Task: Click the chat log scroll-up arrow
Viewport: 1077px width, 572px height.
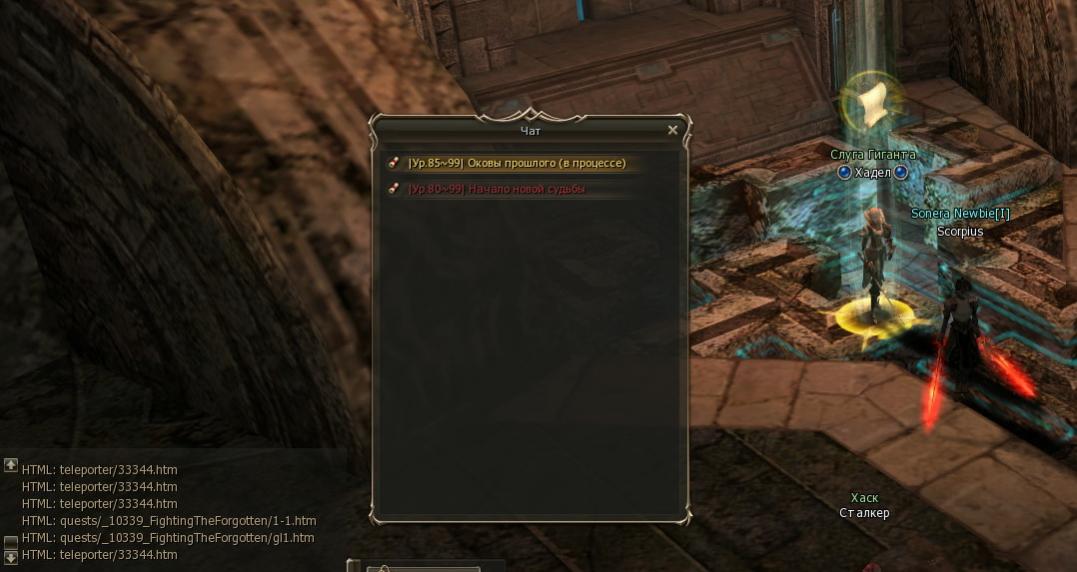Action: [x=10, y=465]
